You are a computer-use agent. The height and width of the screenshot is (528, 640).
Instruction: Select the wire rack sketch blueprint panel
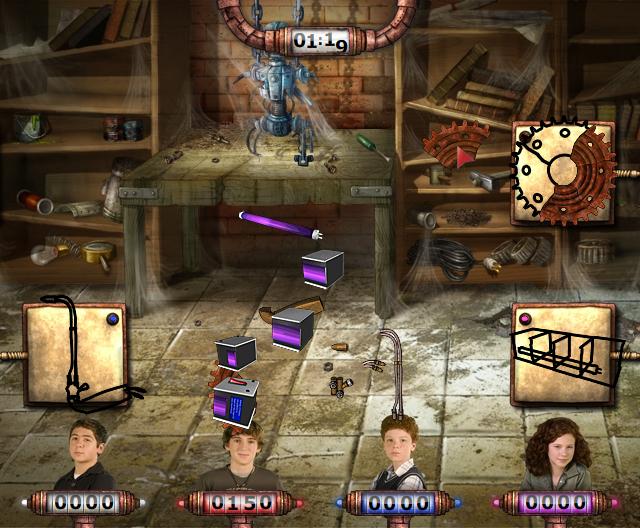click(564, 351)
